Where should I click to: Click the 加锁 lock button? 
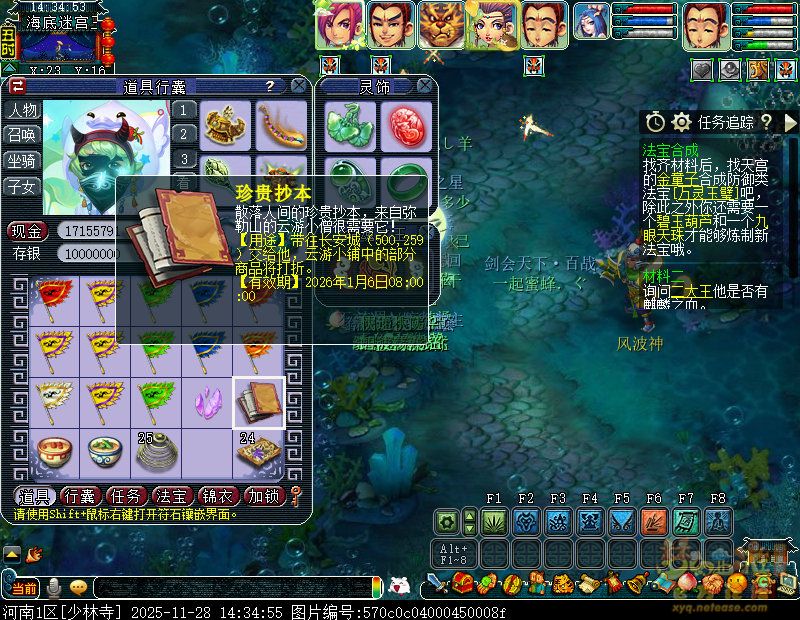pyautogui.click(x=263, y=496)
